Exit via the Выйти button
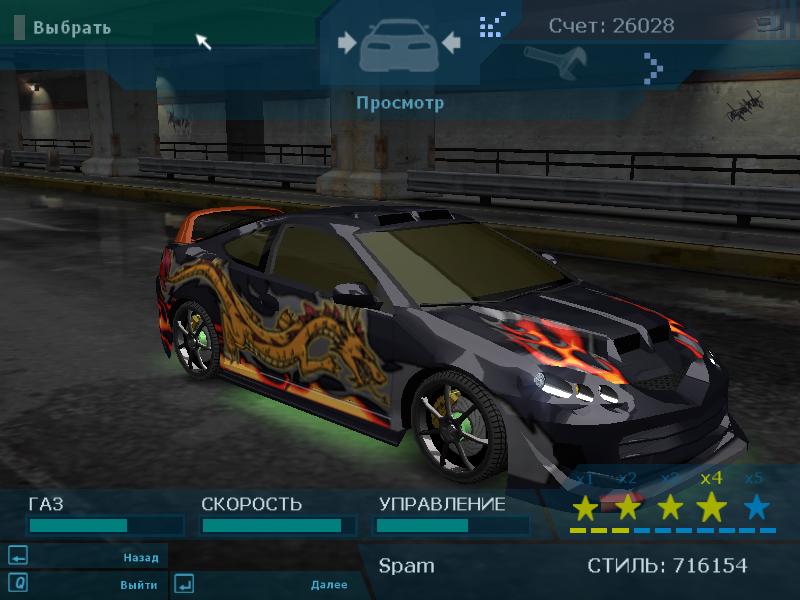 pyautogui.click(x=138, y=584)
